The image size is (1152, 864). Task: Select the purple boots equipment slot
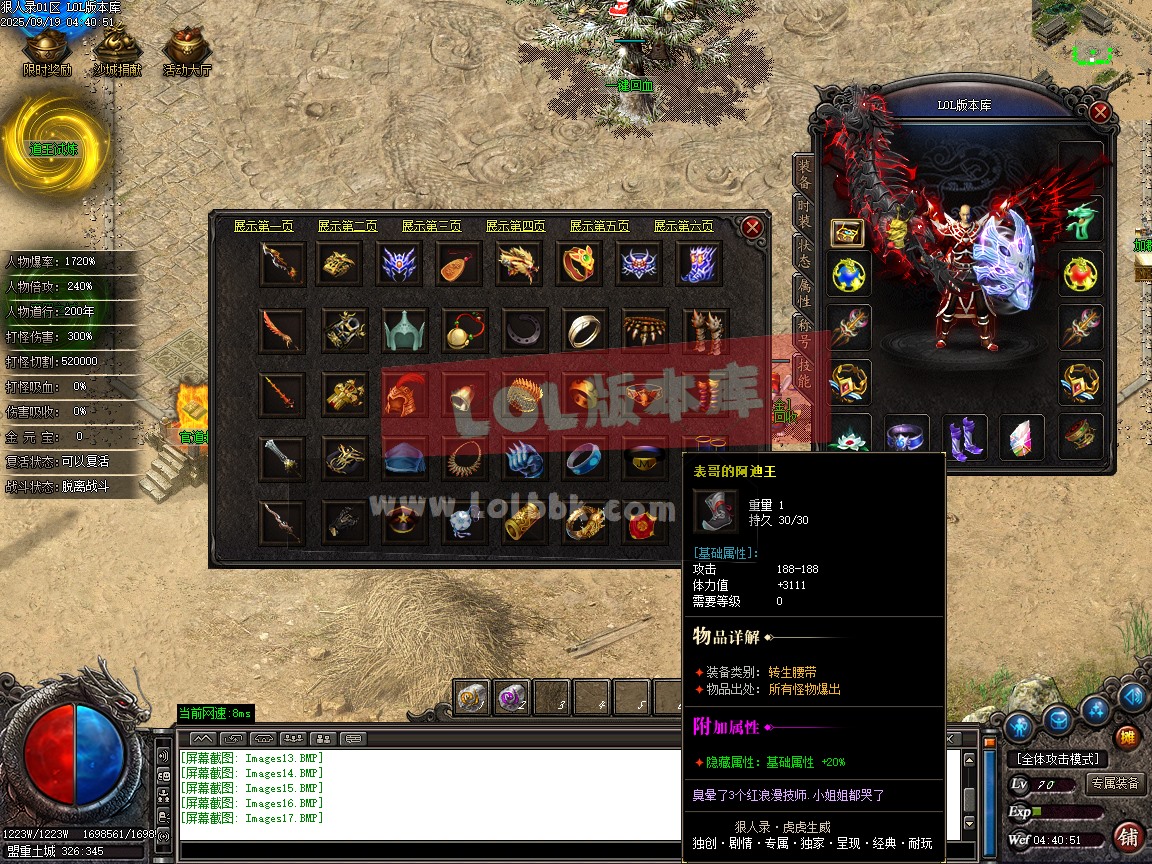tap(966, 437)
